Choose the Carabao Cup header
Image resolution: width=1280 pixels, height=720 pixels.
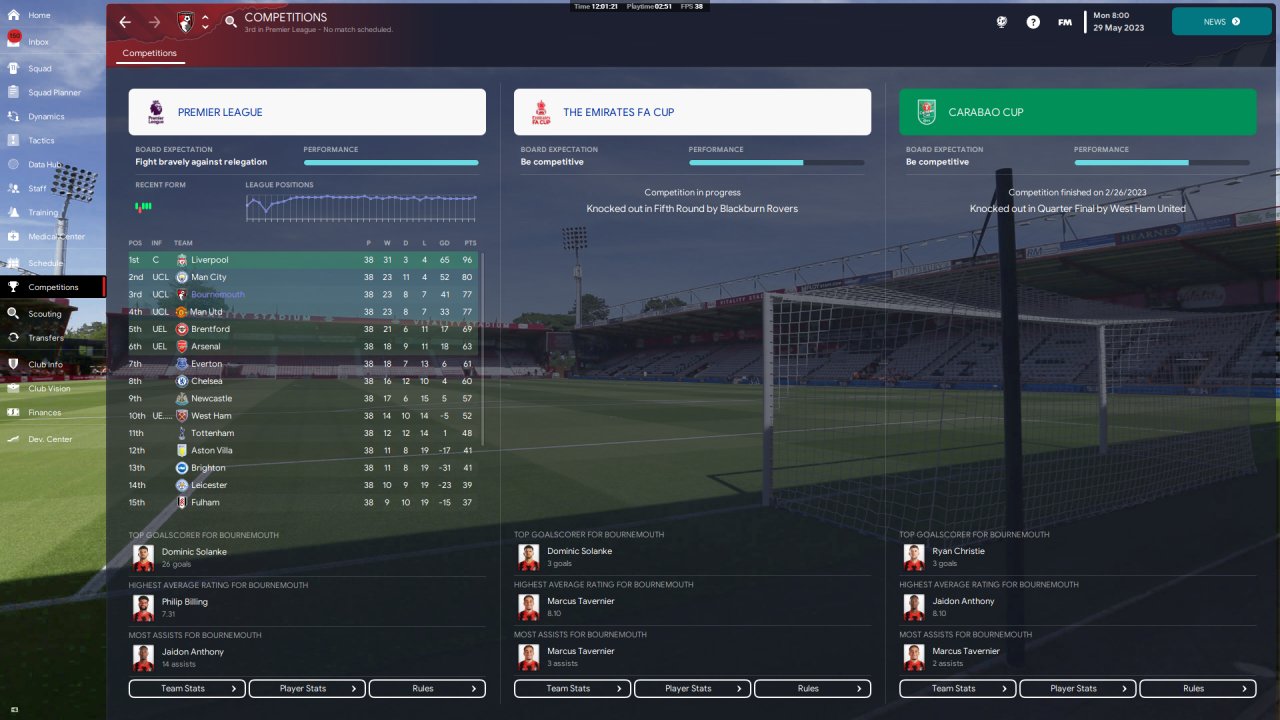tap(1077, 112)
